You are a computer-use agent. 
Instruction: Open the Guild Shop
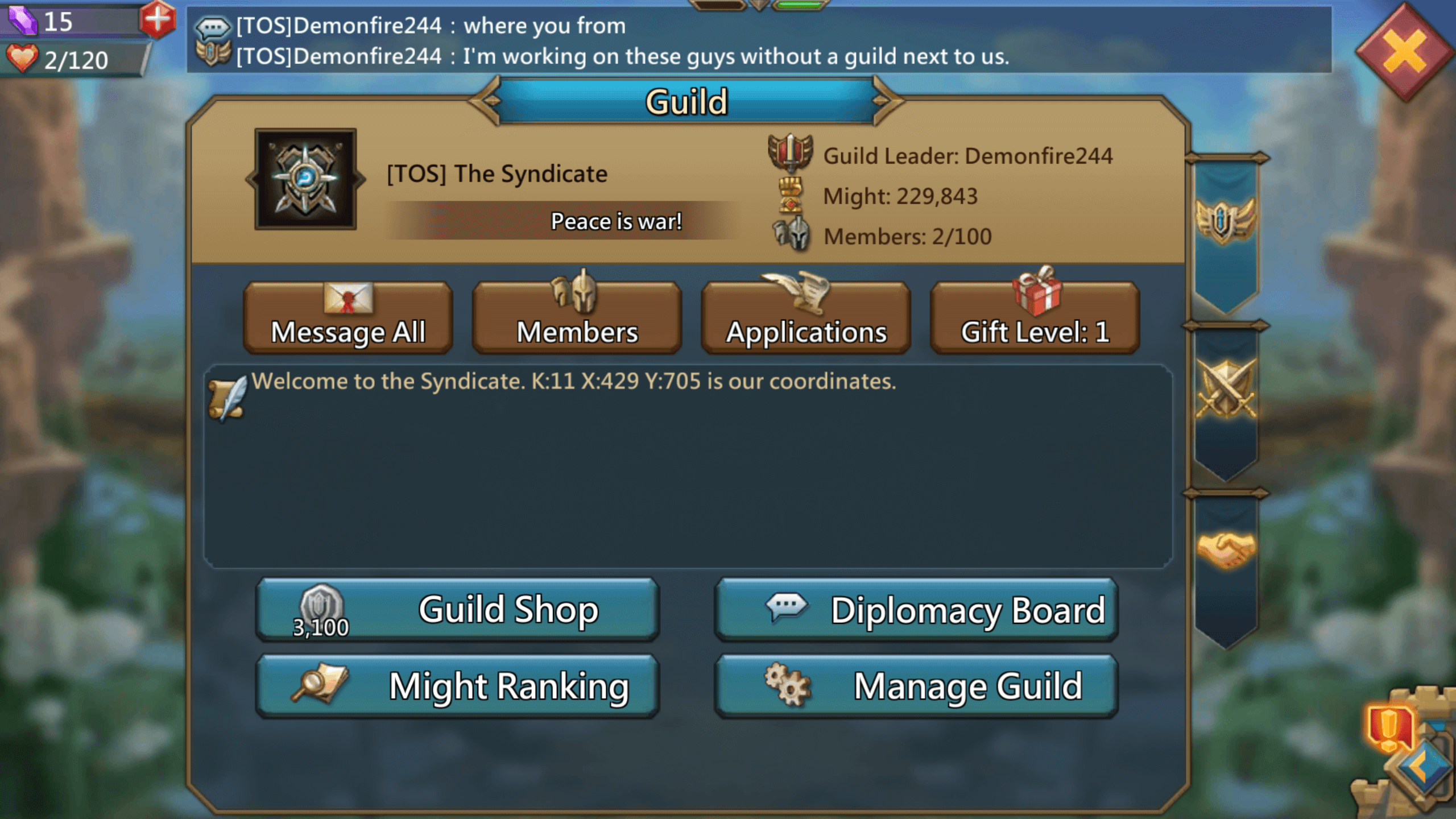[x=458, y=609]
